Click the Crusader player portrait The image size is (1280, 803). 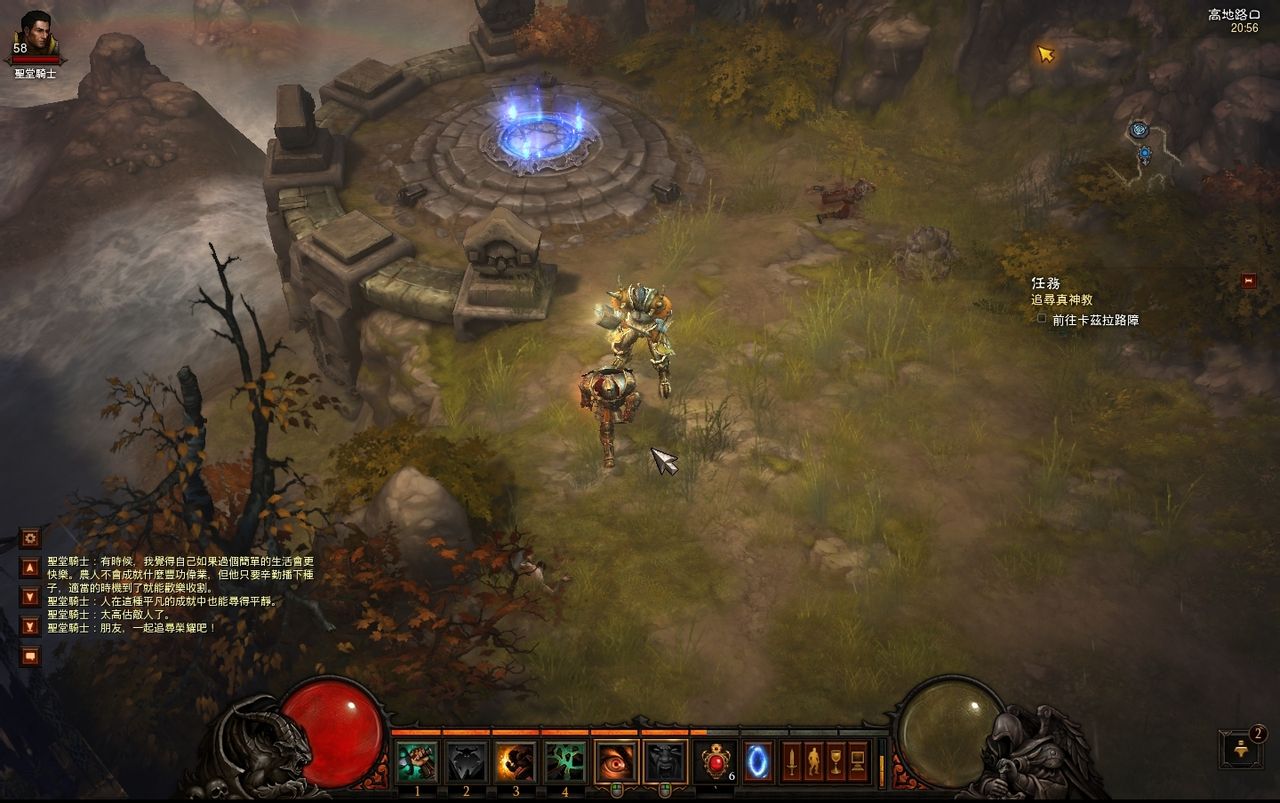[36, 35]
